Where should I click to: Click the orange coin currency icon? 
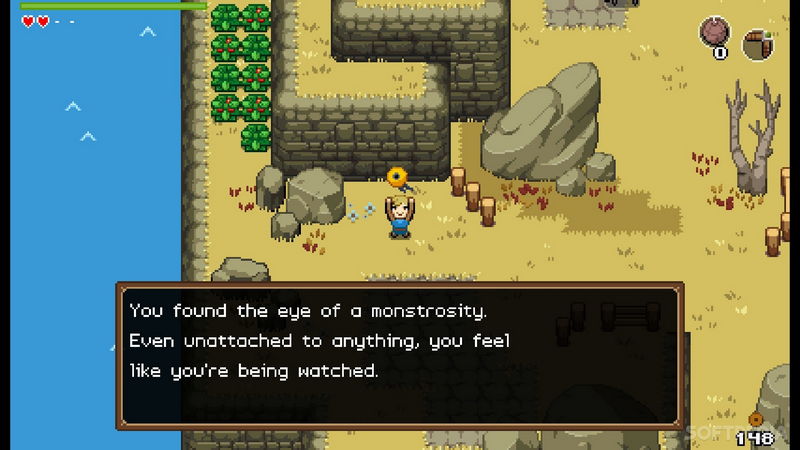click(x=756, y=420)
